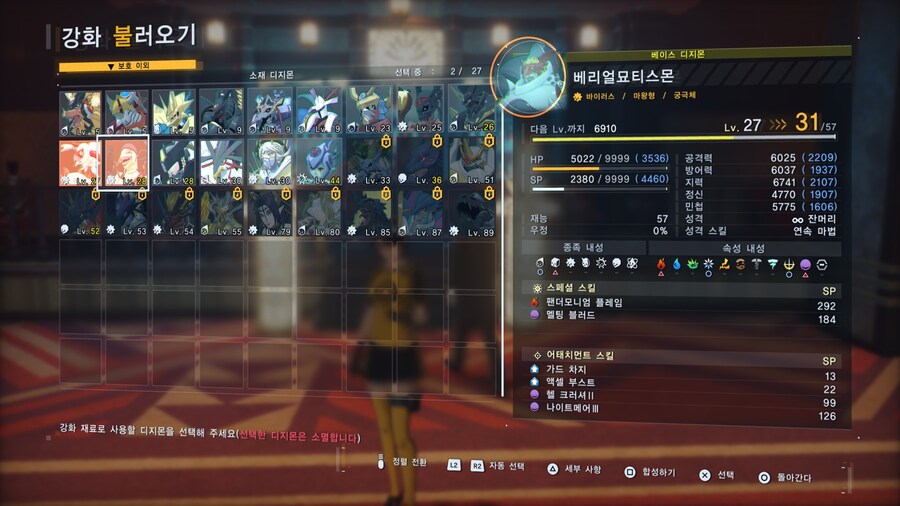Pick the Lv. 52 Digimon slot
Image resolution: width=900 pixels, height=506 pixels.
coord(79,212)
